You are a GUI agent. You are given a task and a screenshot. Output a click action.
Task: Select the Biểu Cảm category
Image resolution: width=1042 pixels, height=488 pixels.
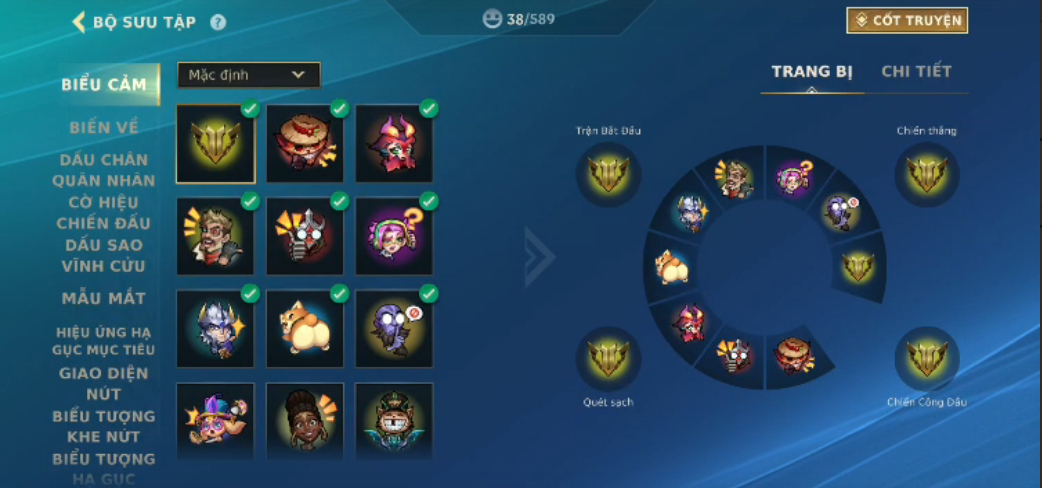104,84
